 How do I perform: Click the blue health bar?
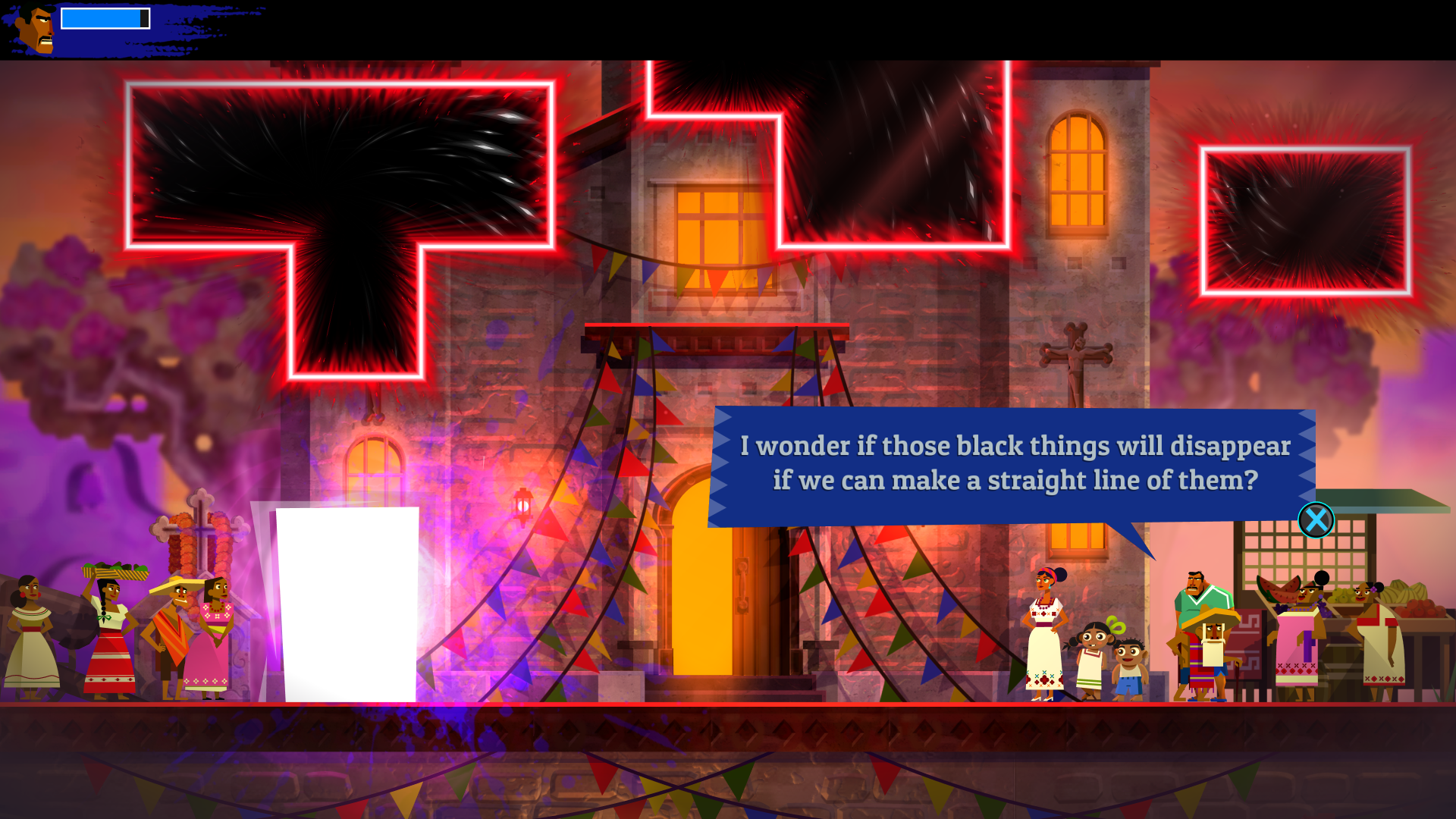[102, 17]
